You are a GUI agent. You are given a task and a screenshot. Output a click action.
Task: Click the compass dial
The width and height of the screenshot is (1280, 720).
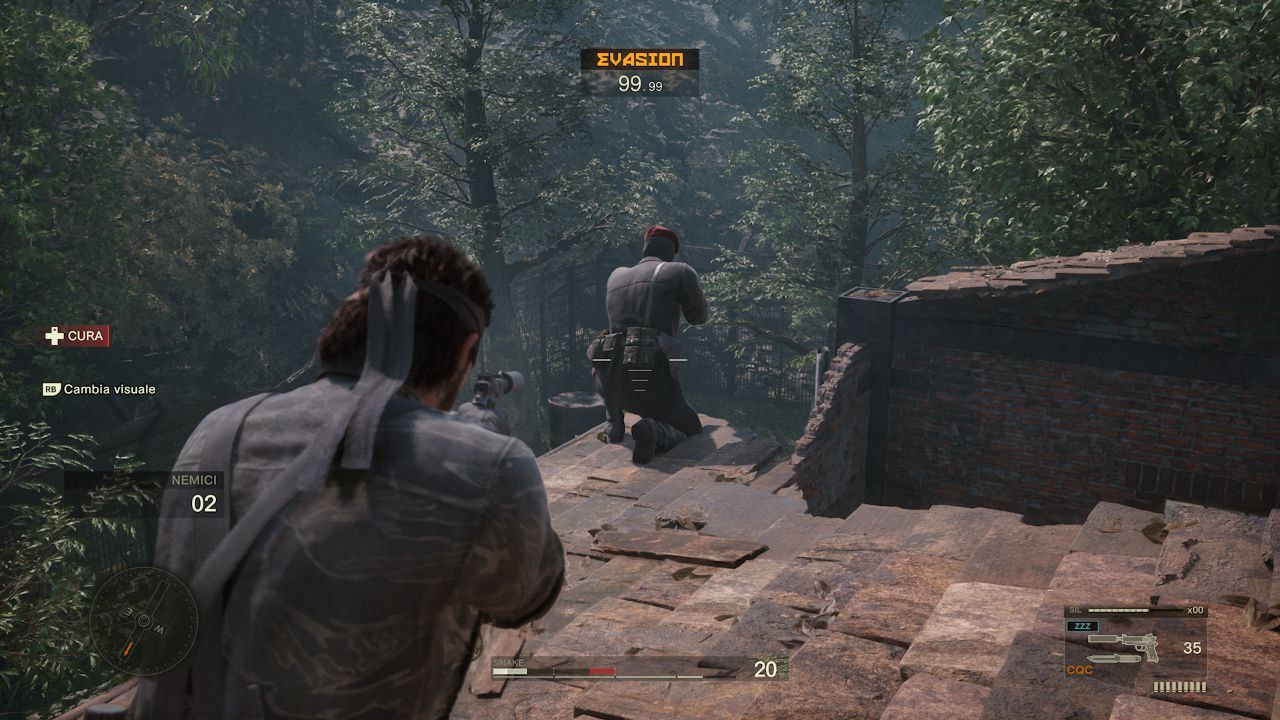(143, 621)
